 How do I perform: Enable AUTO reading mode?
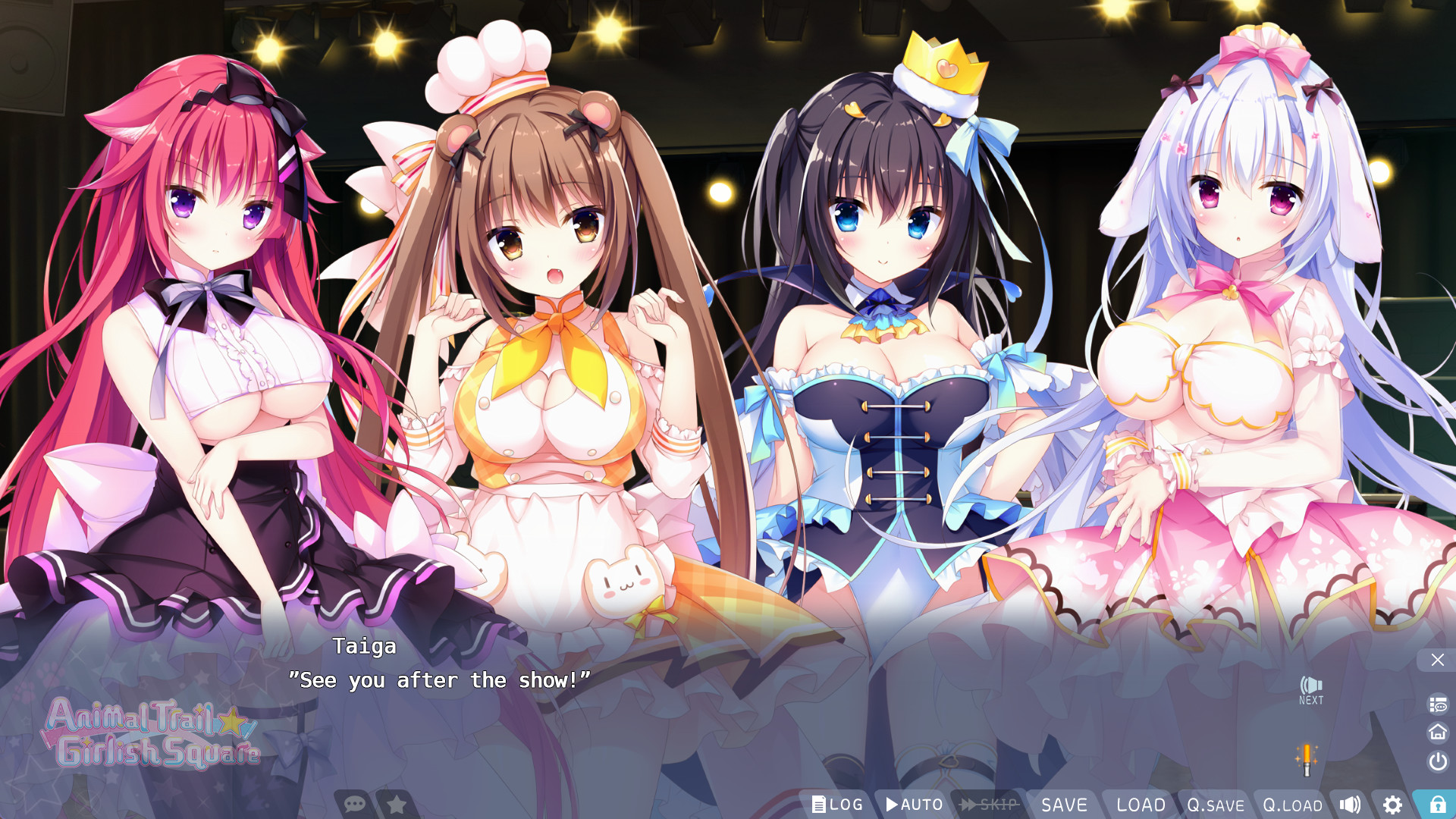[x=912, y=805]
